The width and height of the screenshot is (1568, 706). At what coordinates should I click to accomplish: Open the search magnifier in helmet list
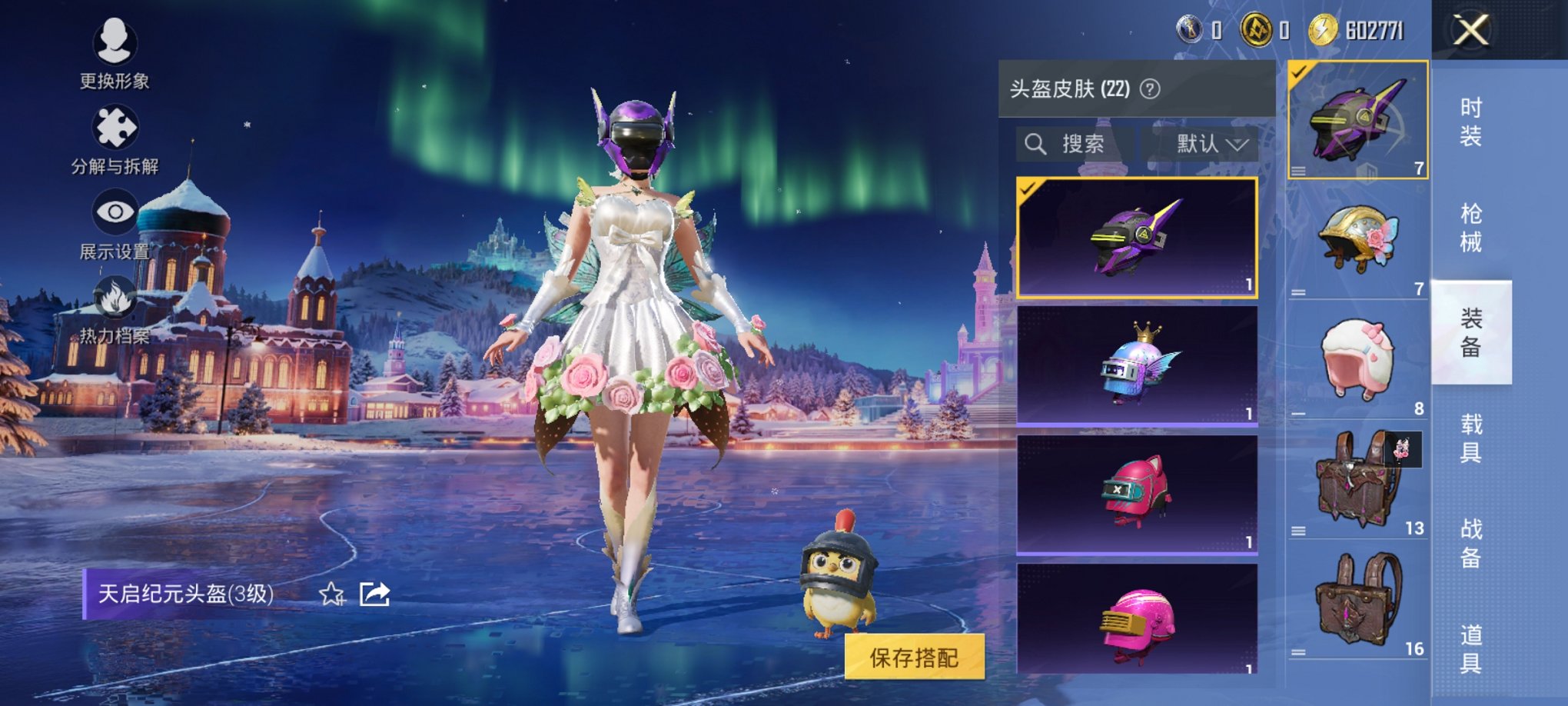click(x=1035, y=144)
